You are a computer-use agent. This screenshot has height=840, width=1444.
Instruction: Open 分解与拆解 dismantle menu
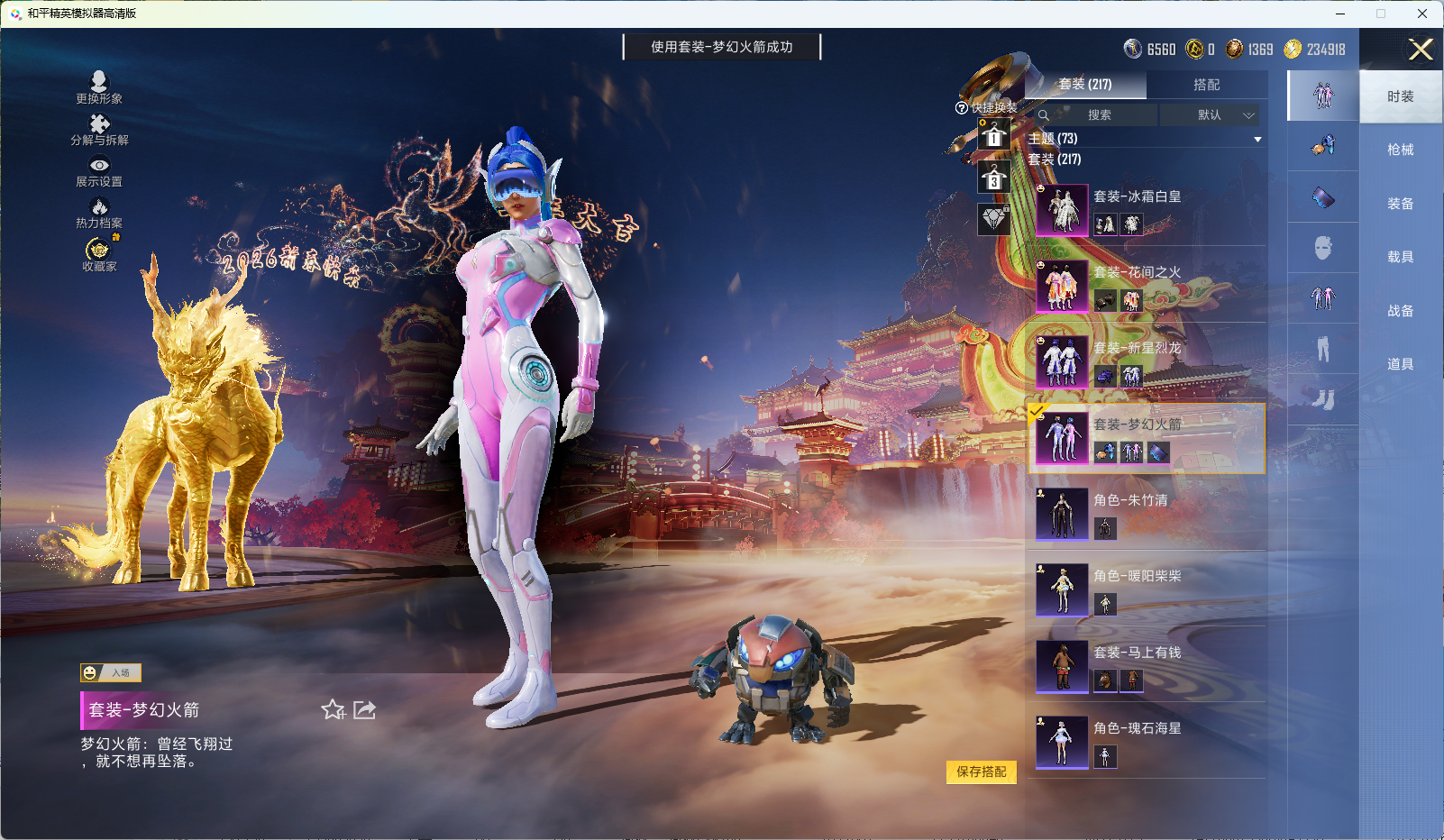pyautogui.click(x=99, y=130)
